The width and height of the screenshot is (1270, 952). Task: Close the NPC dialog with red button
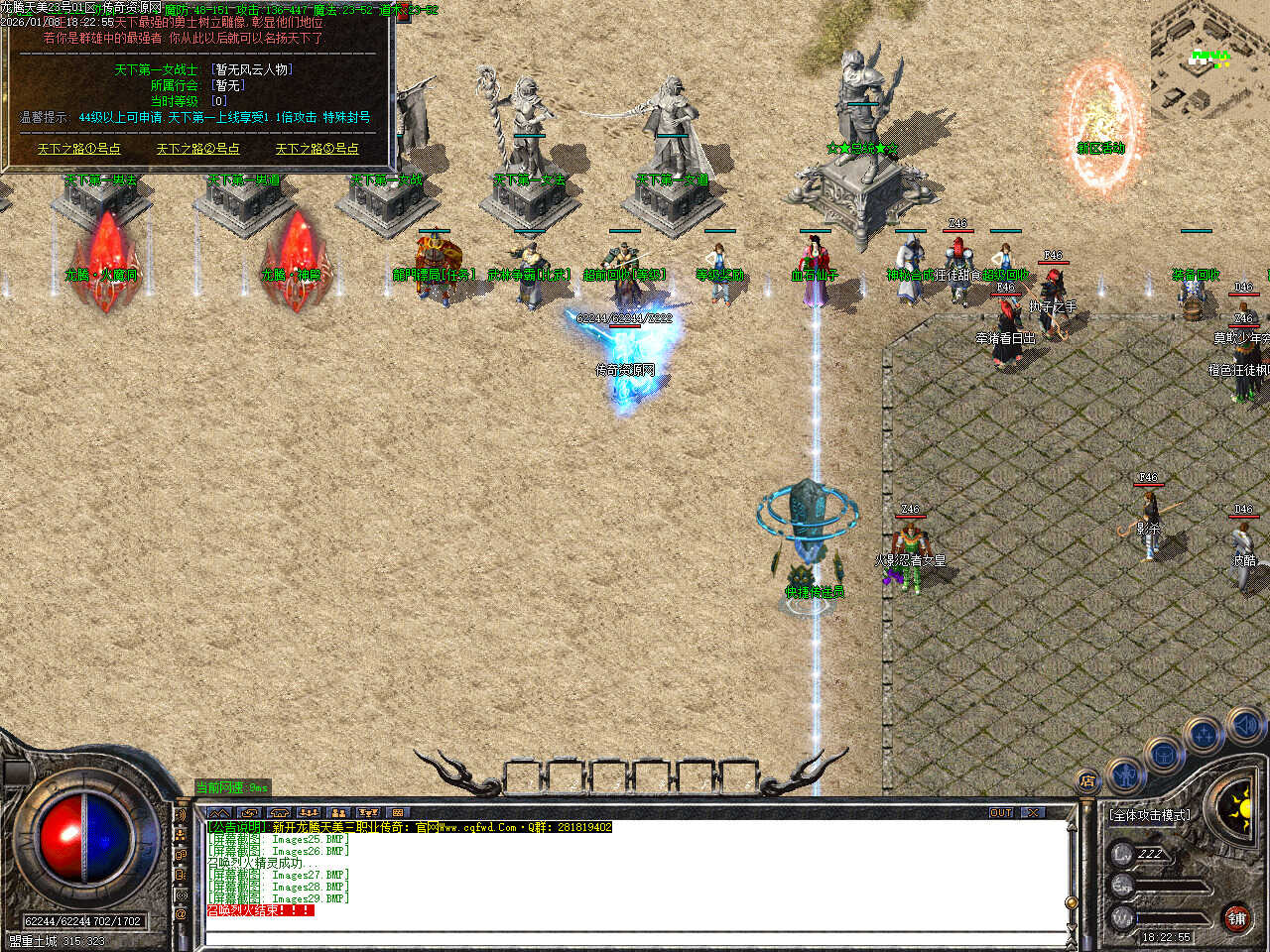point(402,14)
